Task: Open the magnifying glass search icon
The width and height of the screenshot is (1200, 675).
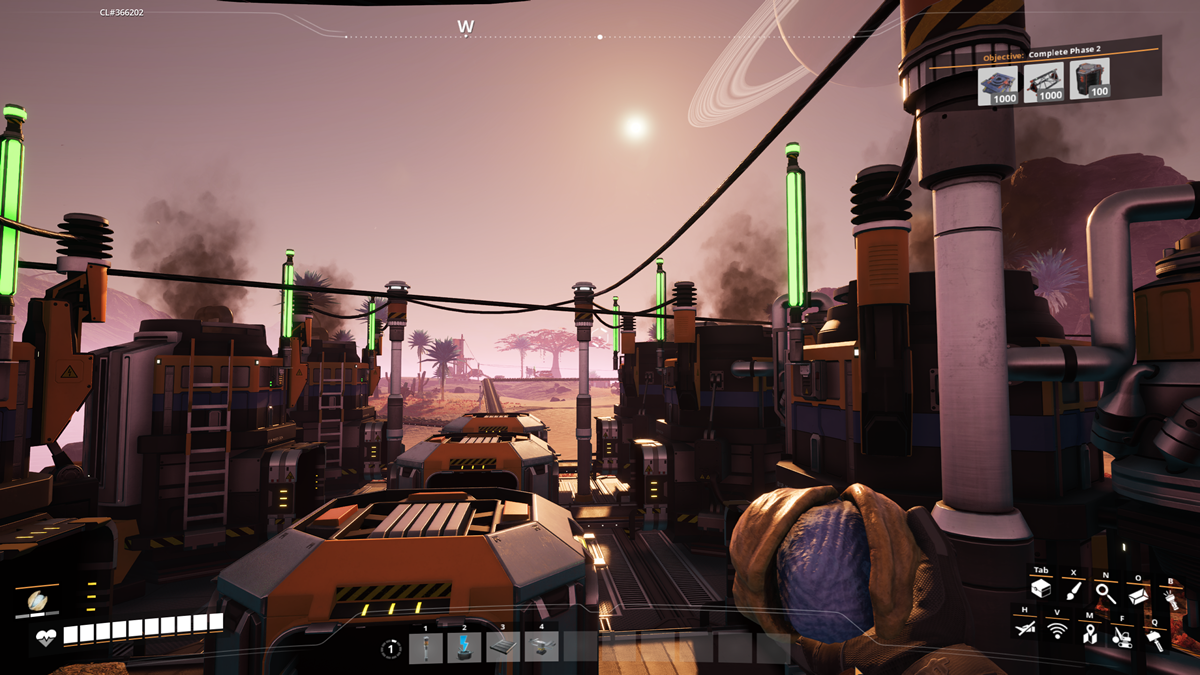Action: pyautogui.click(x=1105, y=591)
